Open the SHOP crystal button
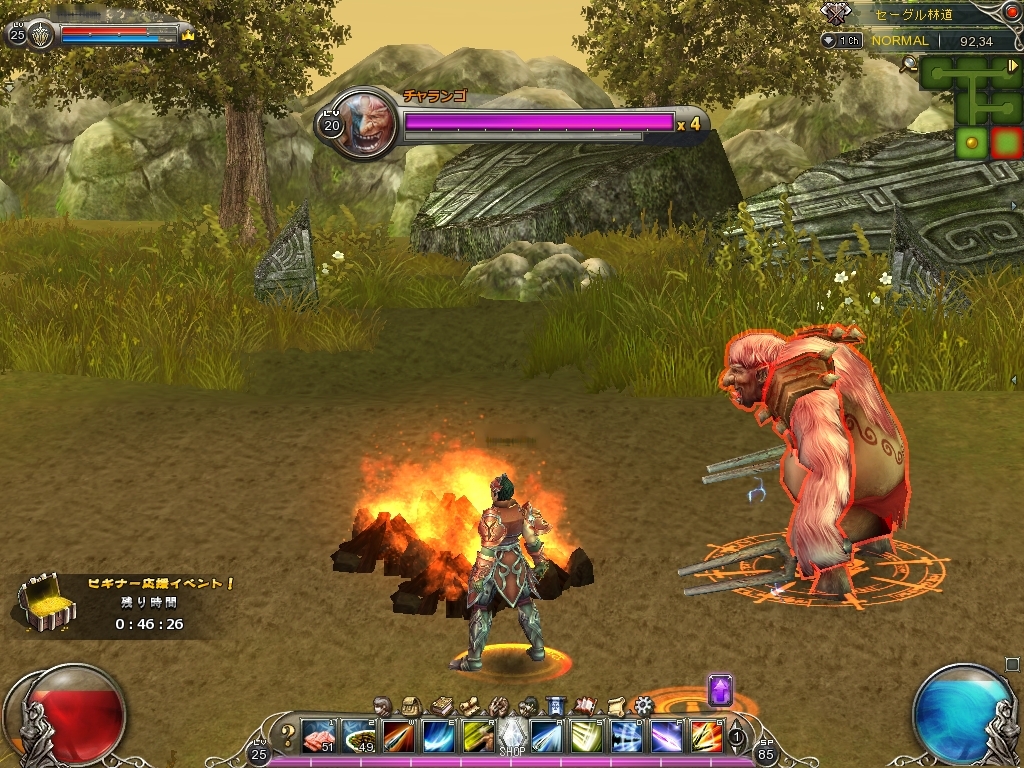This screenshot has height=768, width=1024. click(x=512, y=735)
